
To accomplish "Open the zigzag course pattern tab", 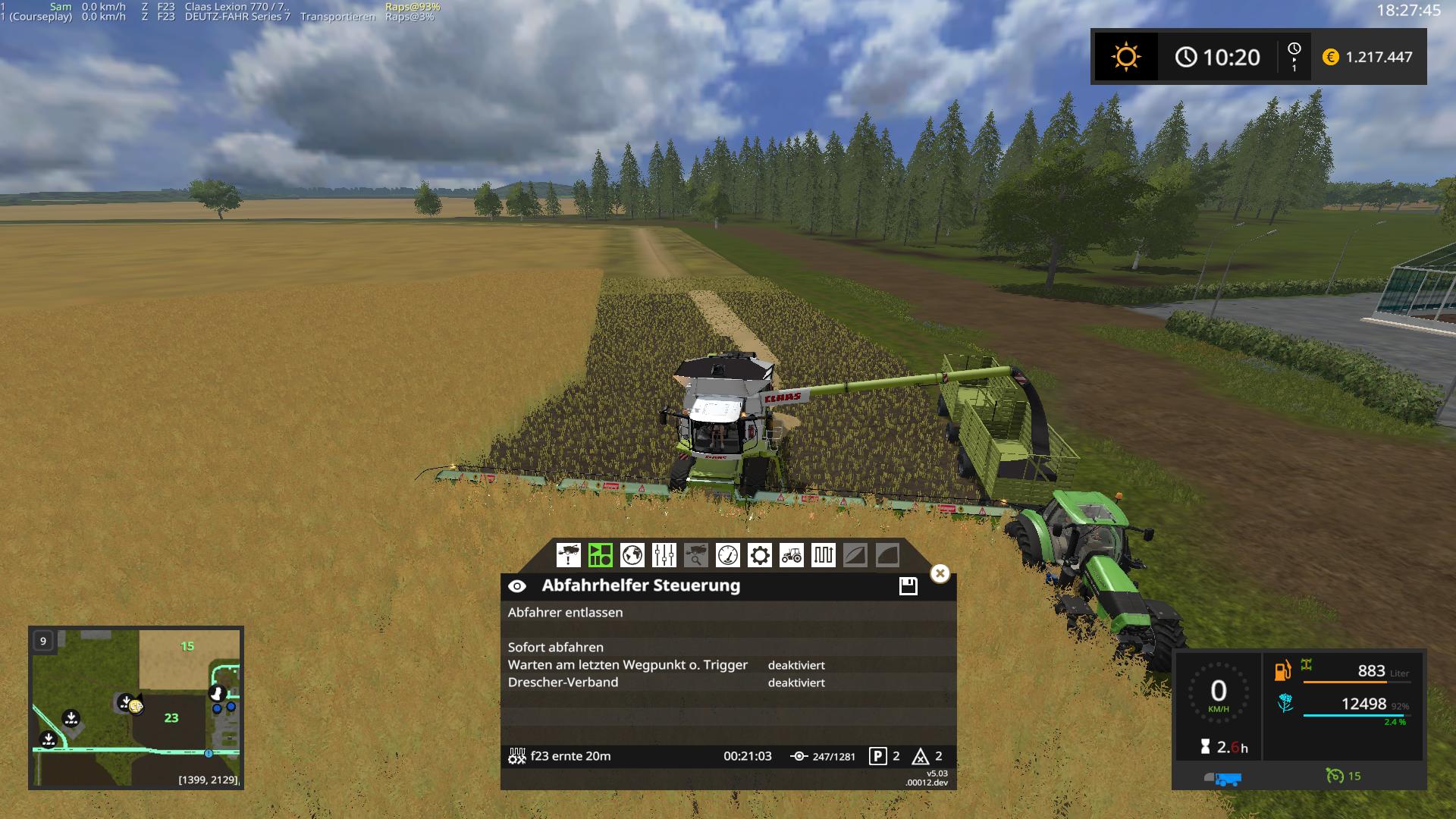I will click(823, 555).
